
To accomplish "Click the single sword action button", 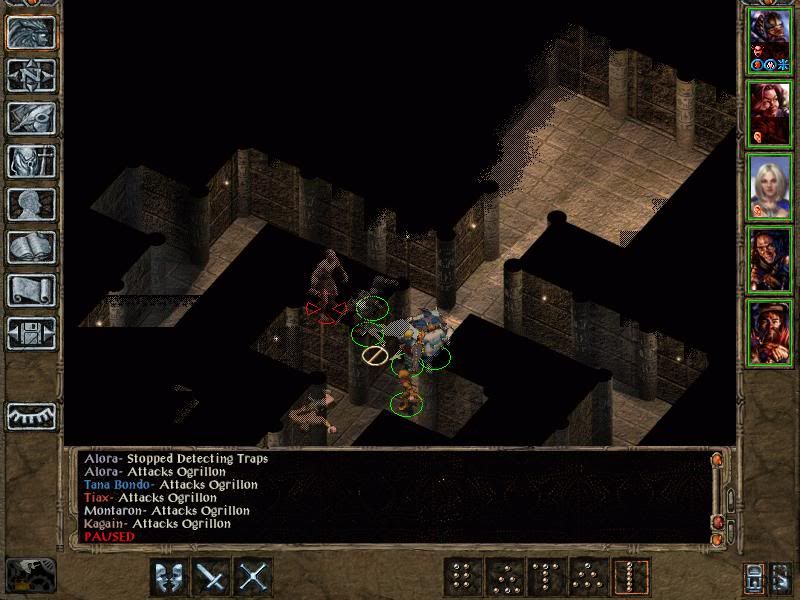I will tap(212, 577).
